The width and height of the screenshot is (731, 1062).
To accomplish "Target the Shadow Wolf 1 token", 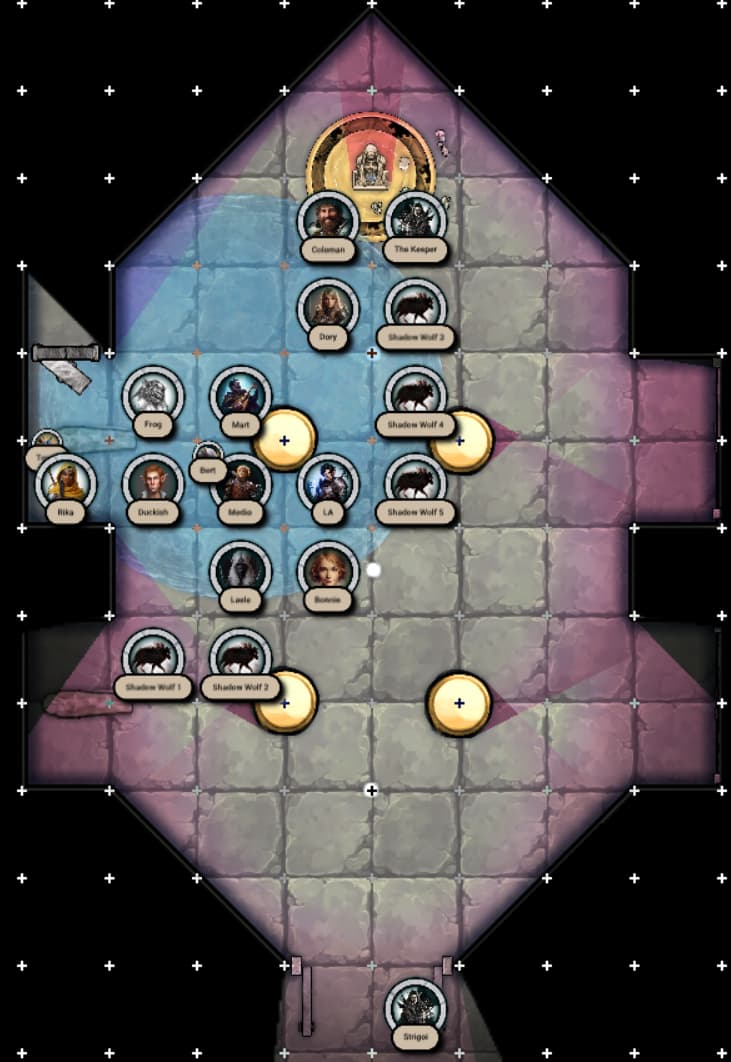I will 153,658.
